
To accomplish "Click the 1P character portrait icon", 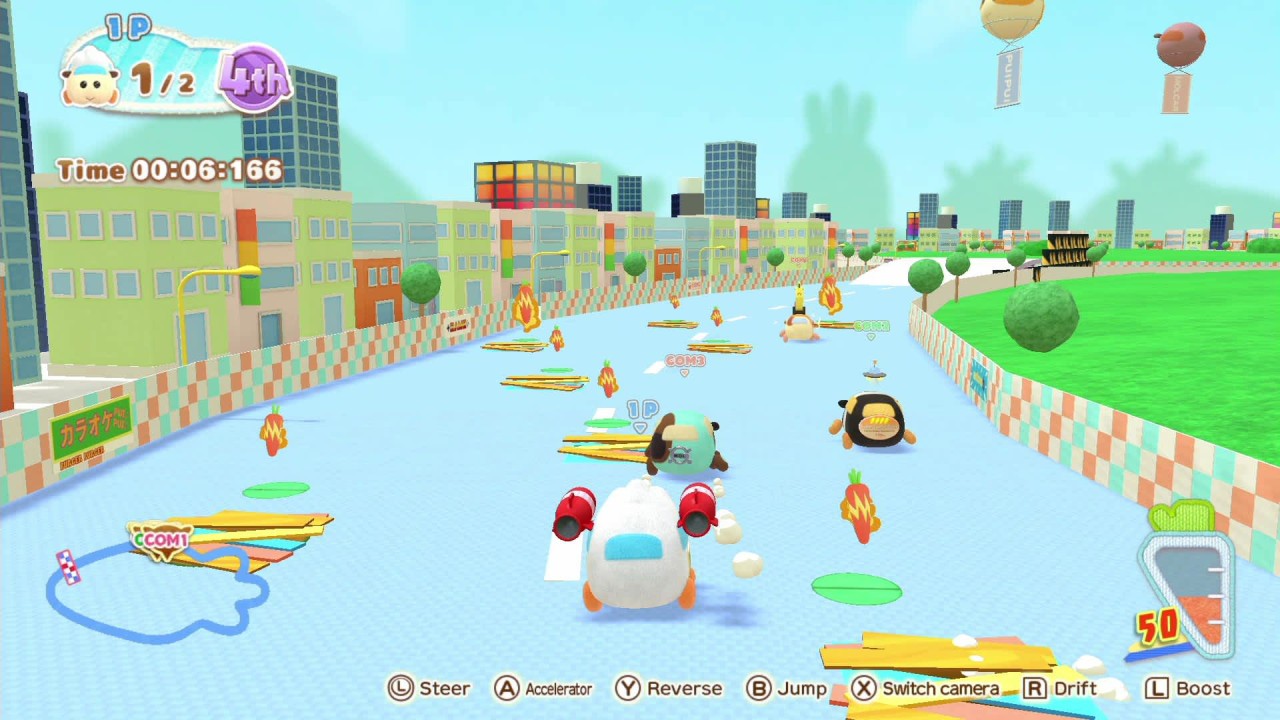I will (x=92, y=77).
